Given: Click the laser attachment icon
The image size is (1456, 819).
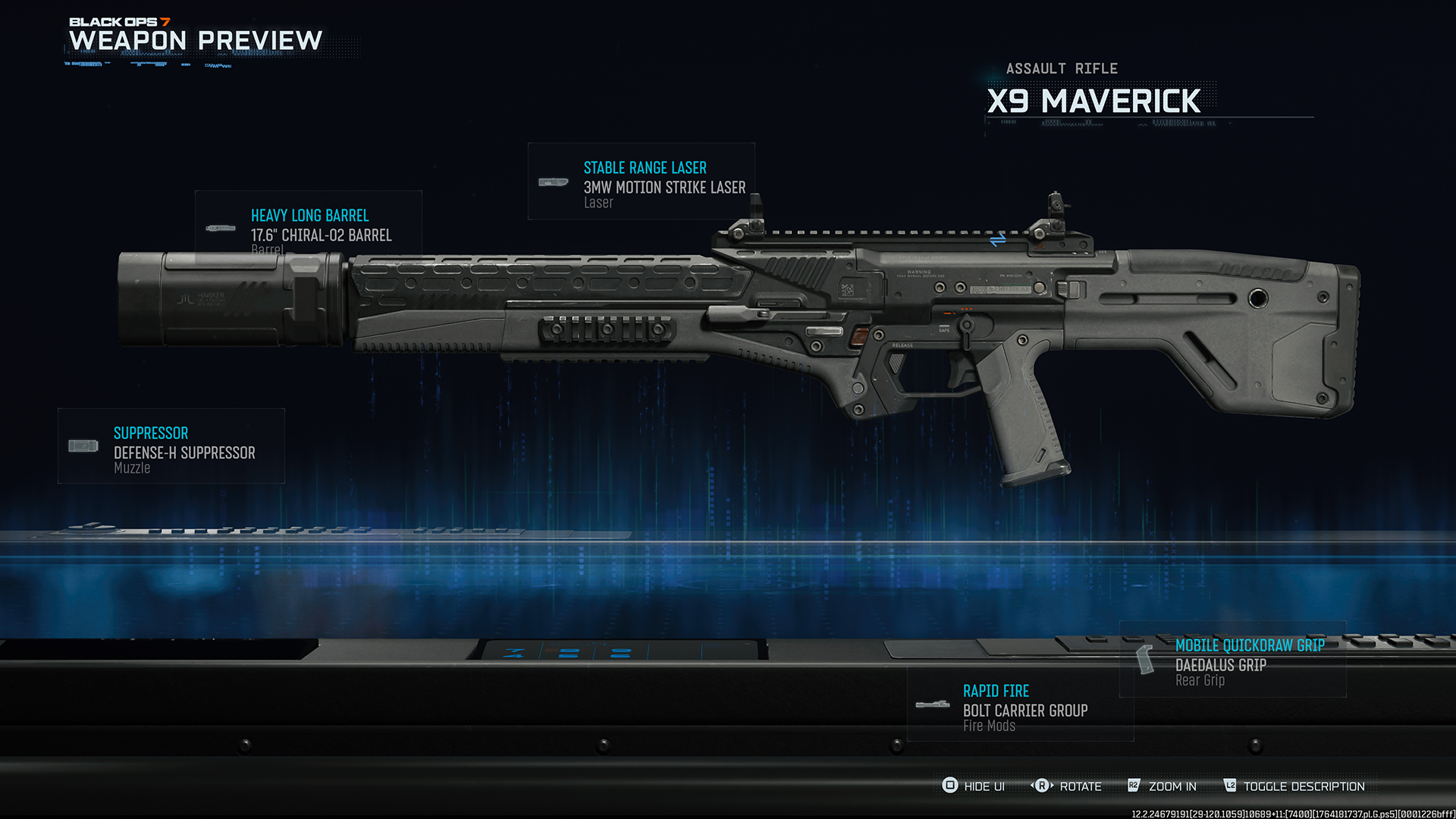Looking at the screenshot, I should coord(554,182).
